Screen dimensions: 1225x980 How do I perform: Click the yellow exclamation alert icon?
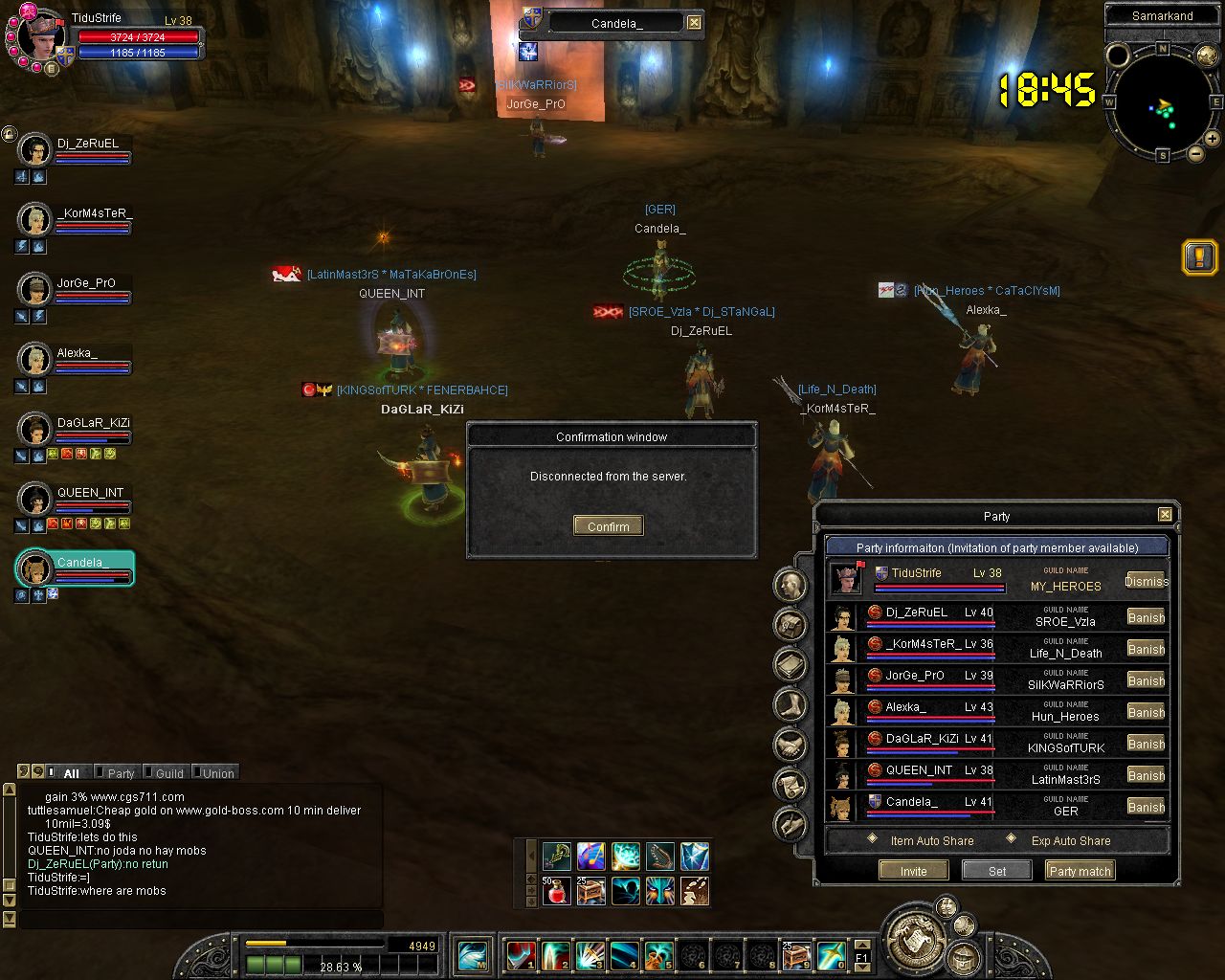(x=1199, y=256)
